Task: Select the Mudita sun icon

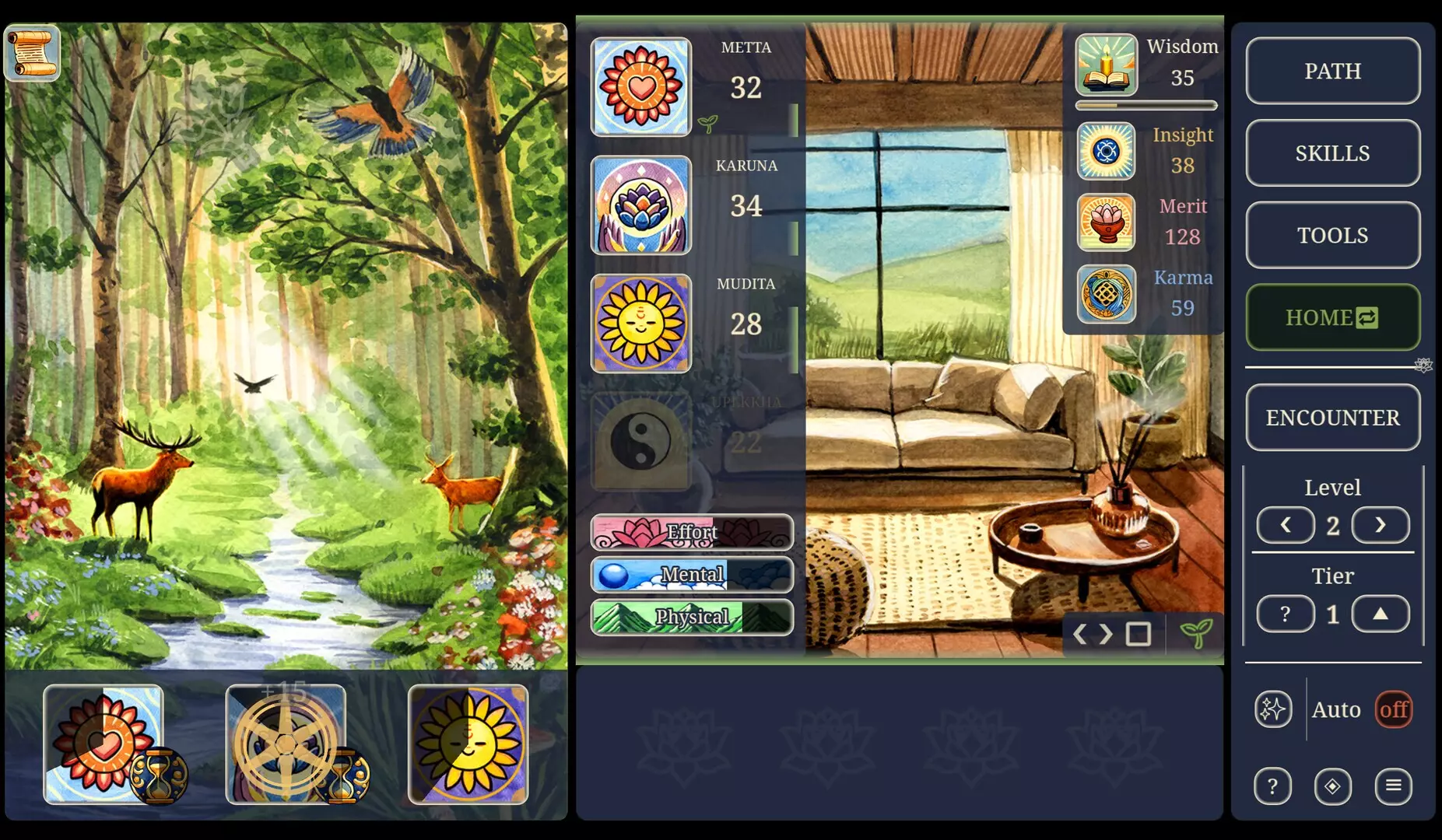Action: 640,324
